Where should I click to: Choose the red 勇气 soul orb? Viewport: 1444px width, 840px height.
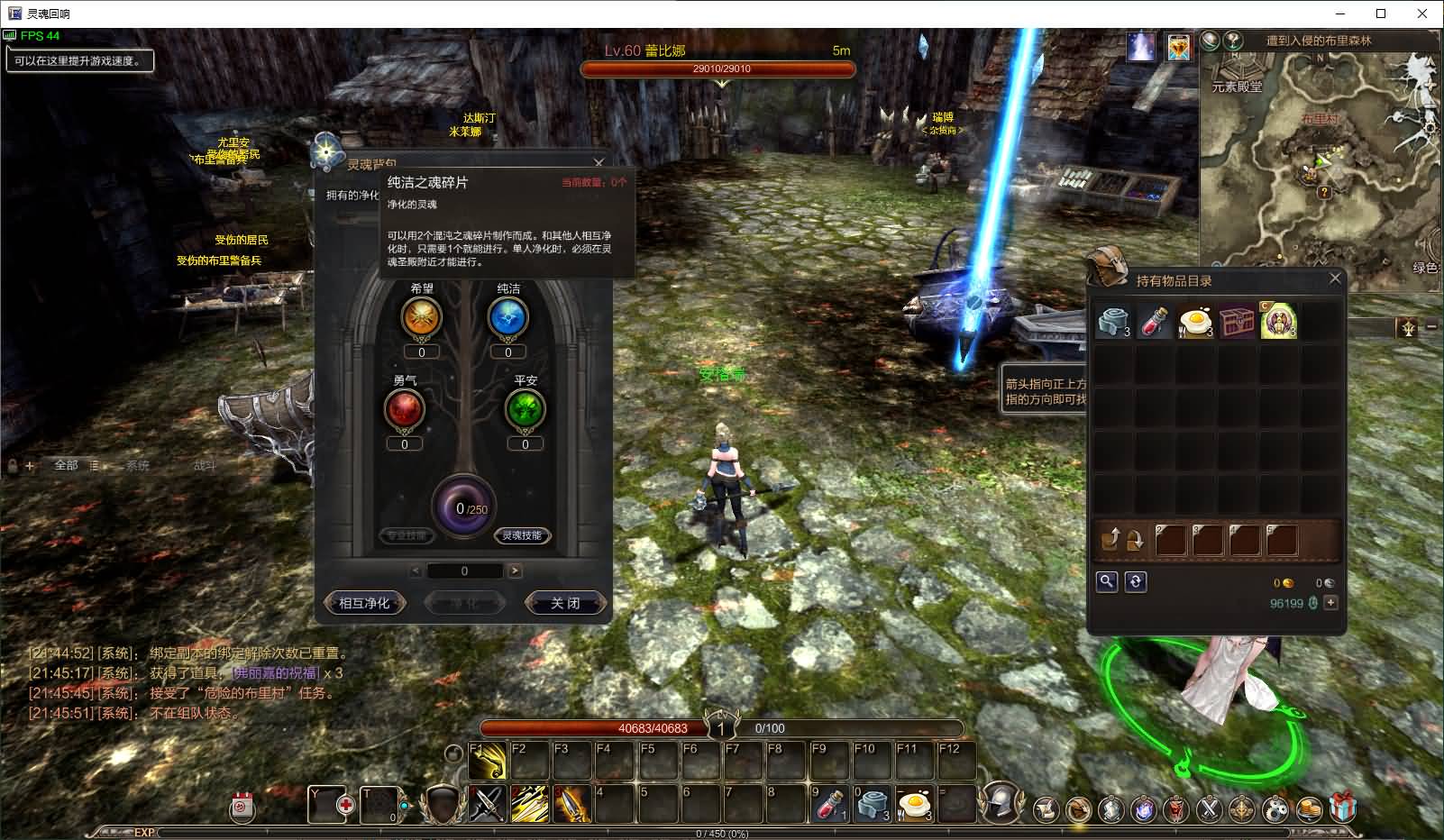[404, 410]
